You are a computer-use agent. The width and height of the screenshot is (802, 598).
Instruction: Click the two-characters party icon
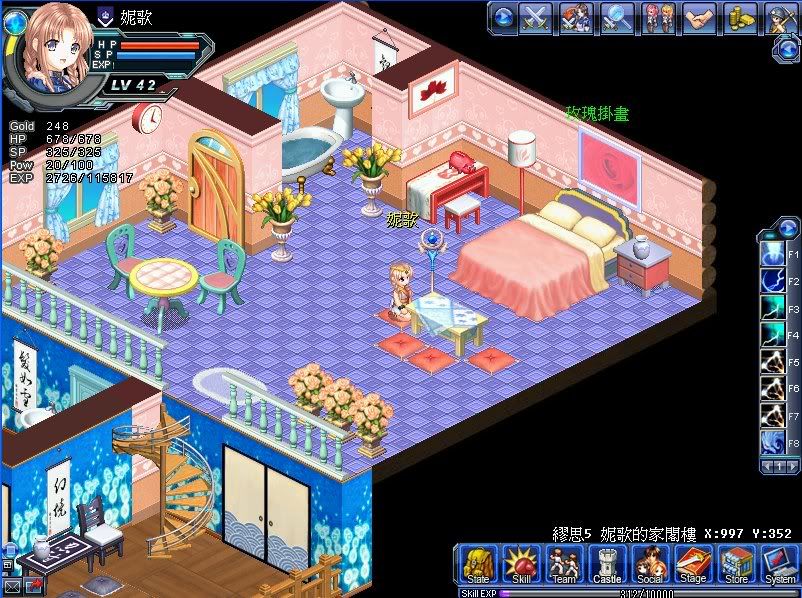[658, 17]
